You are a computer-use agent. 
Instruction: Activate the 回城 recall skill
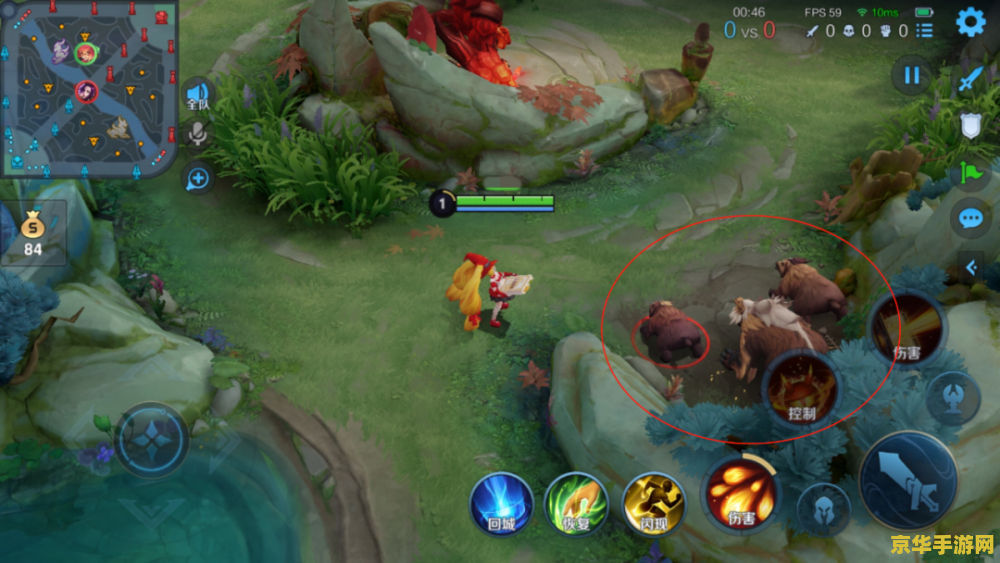[501, 501]
